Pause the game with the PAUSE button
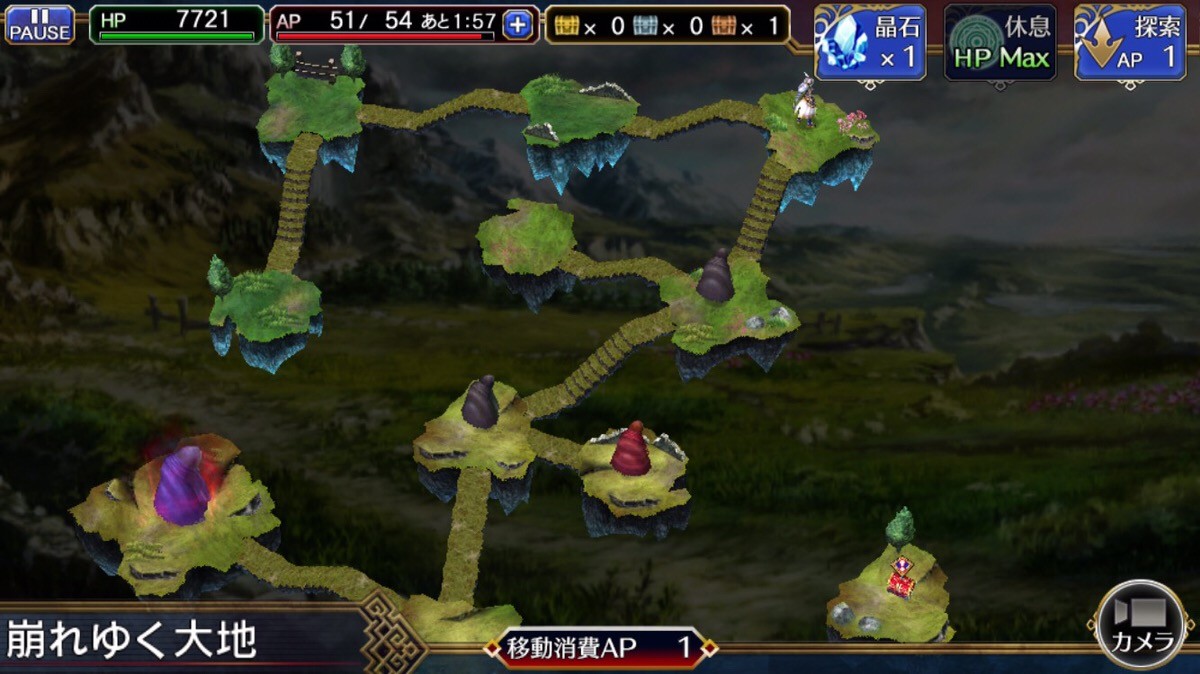This screenshot has height=674, width=1200. coord(40,25)
